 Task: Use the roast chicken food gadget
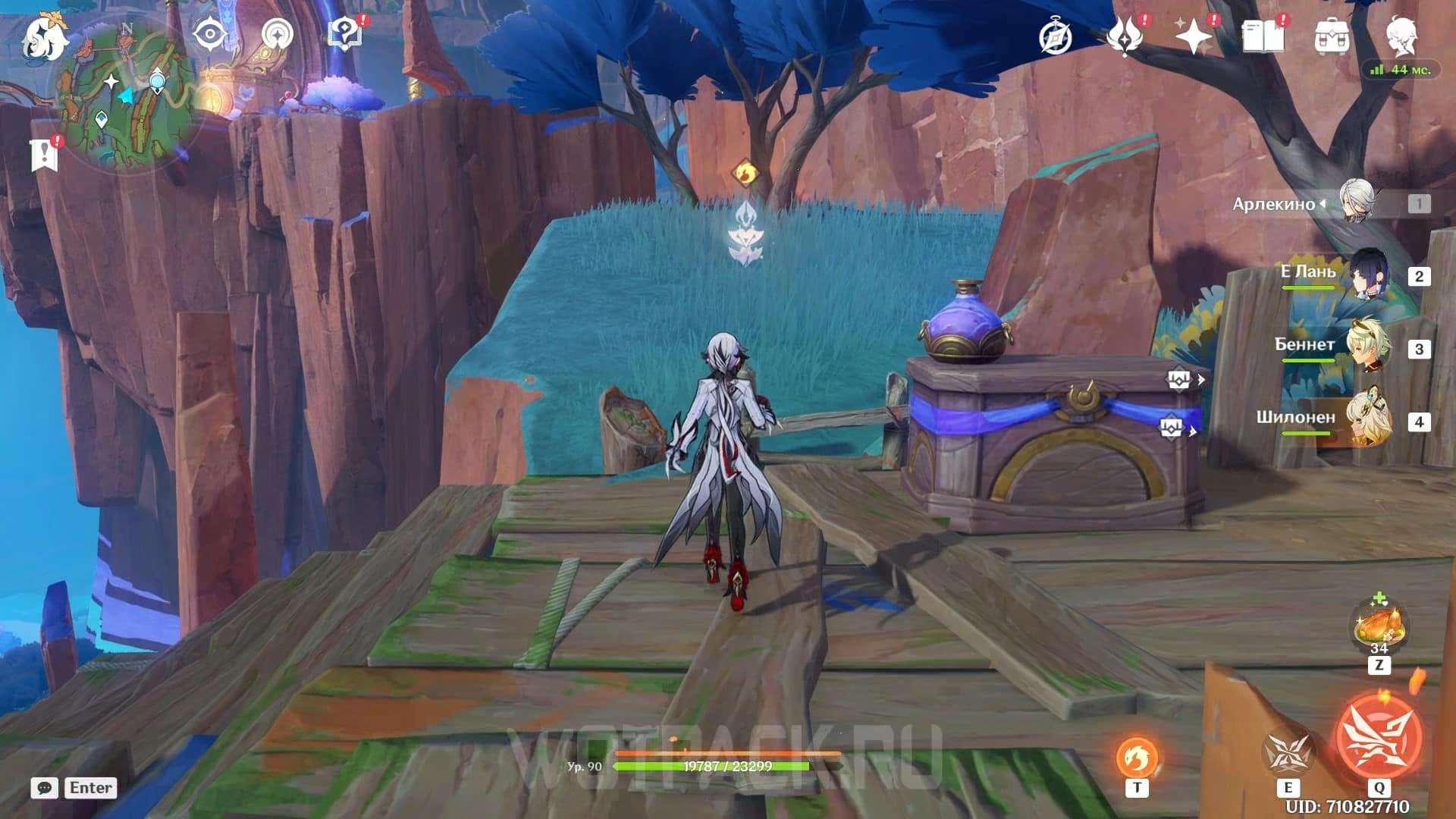1379,626
